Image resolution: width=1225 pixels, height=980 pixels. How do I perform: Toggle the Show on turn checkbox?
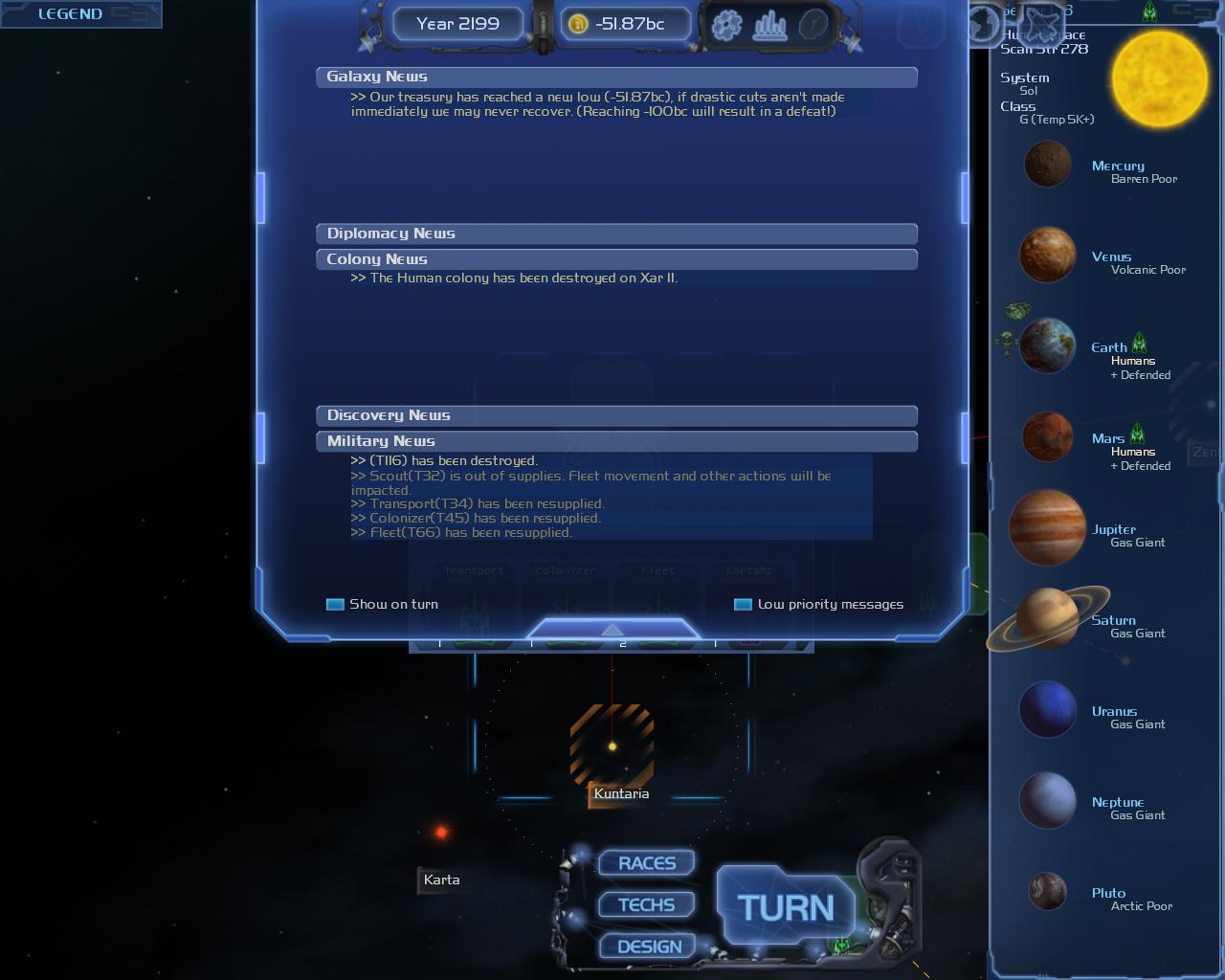(x=335, y=604)
